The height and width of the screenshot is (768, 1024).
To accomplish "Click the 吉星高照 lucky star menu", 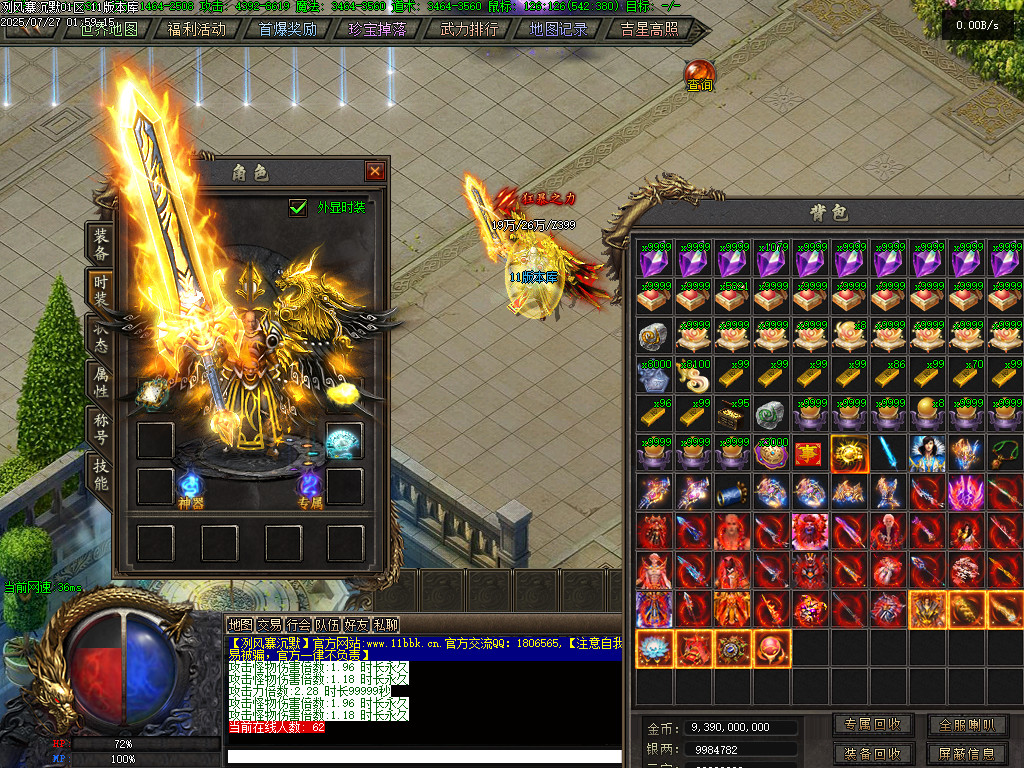I will pos(649,29).
